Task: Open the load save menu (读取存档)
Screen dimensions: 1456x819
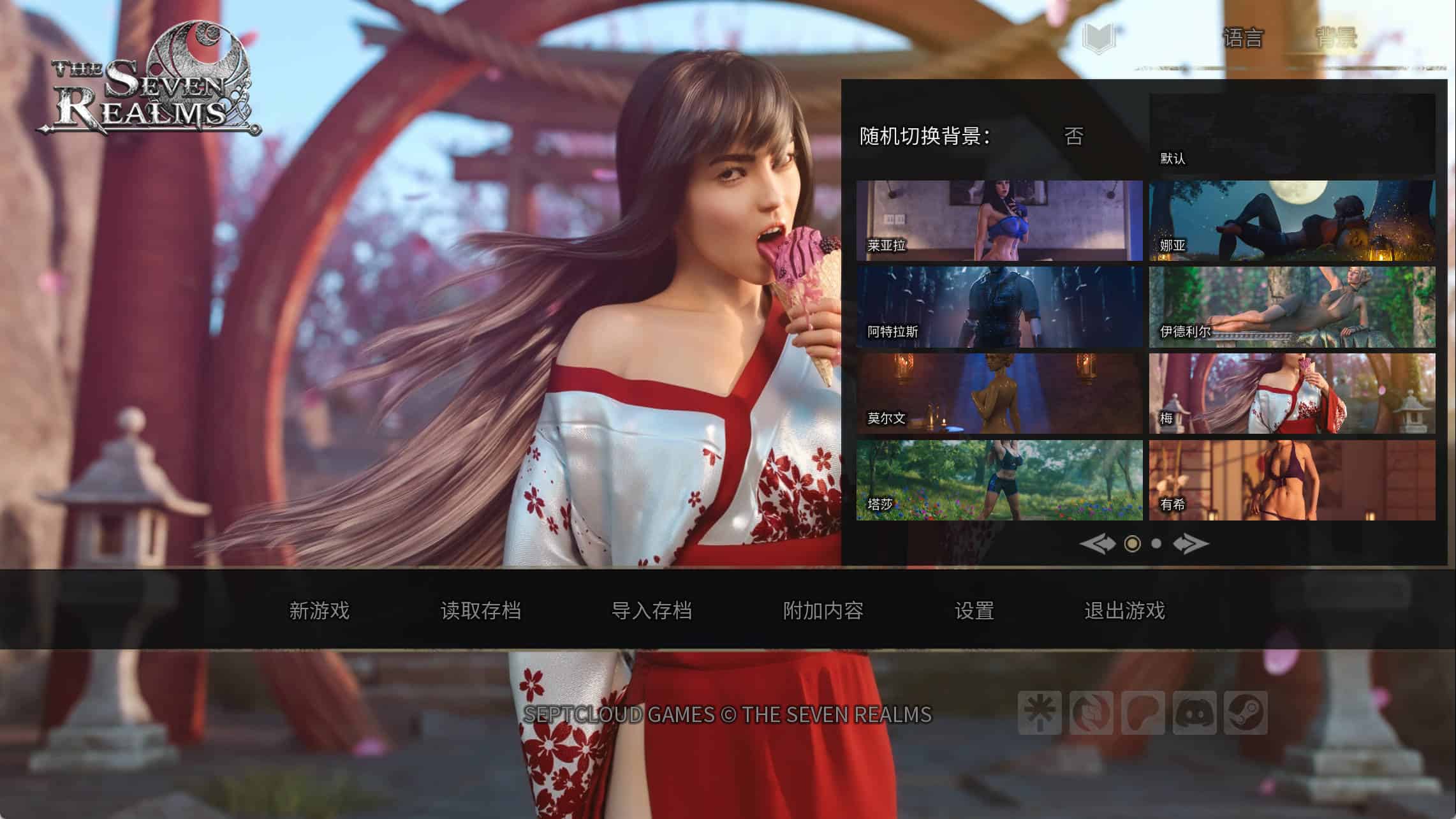Action: (x=480, y=610)
